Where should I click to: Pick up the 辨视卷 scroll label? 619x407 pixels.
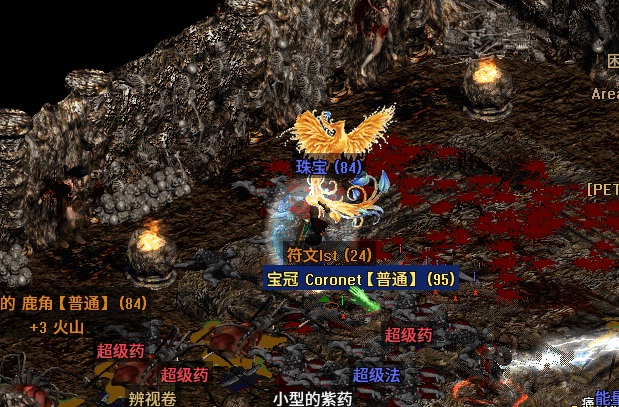152,398
